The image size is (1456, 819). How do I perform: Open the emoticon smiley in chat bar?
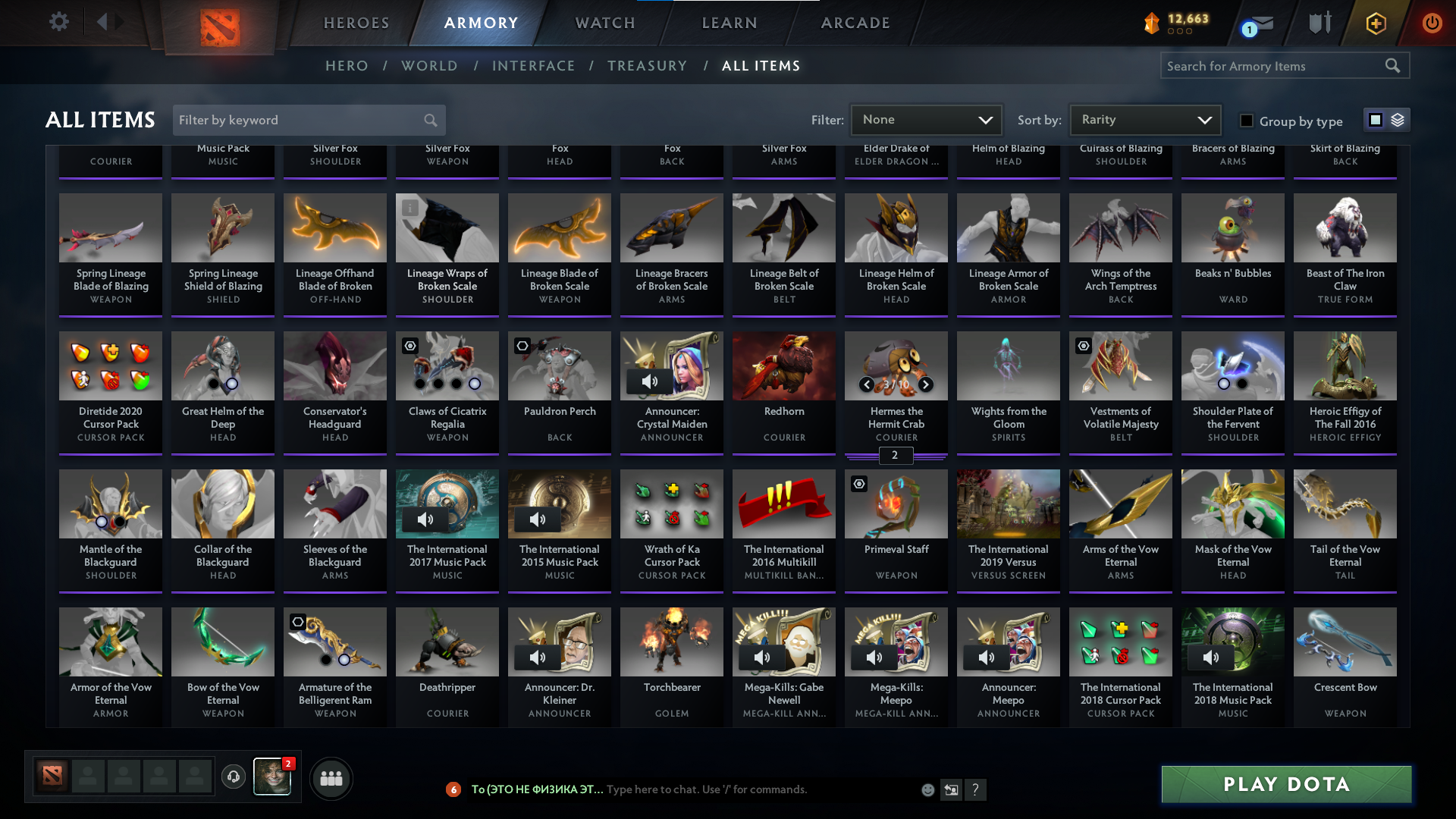(927, 789)
